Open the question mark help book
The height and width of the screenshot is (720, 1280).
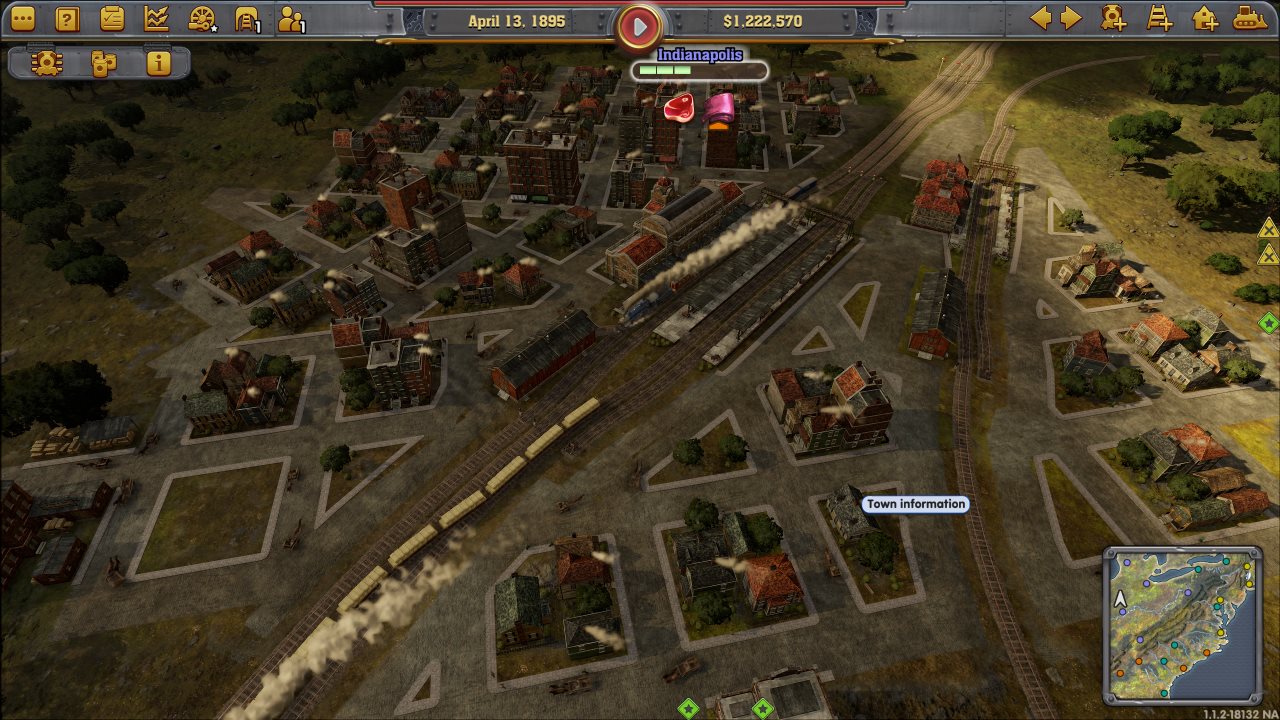point(67,19)
